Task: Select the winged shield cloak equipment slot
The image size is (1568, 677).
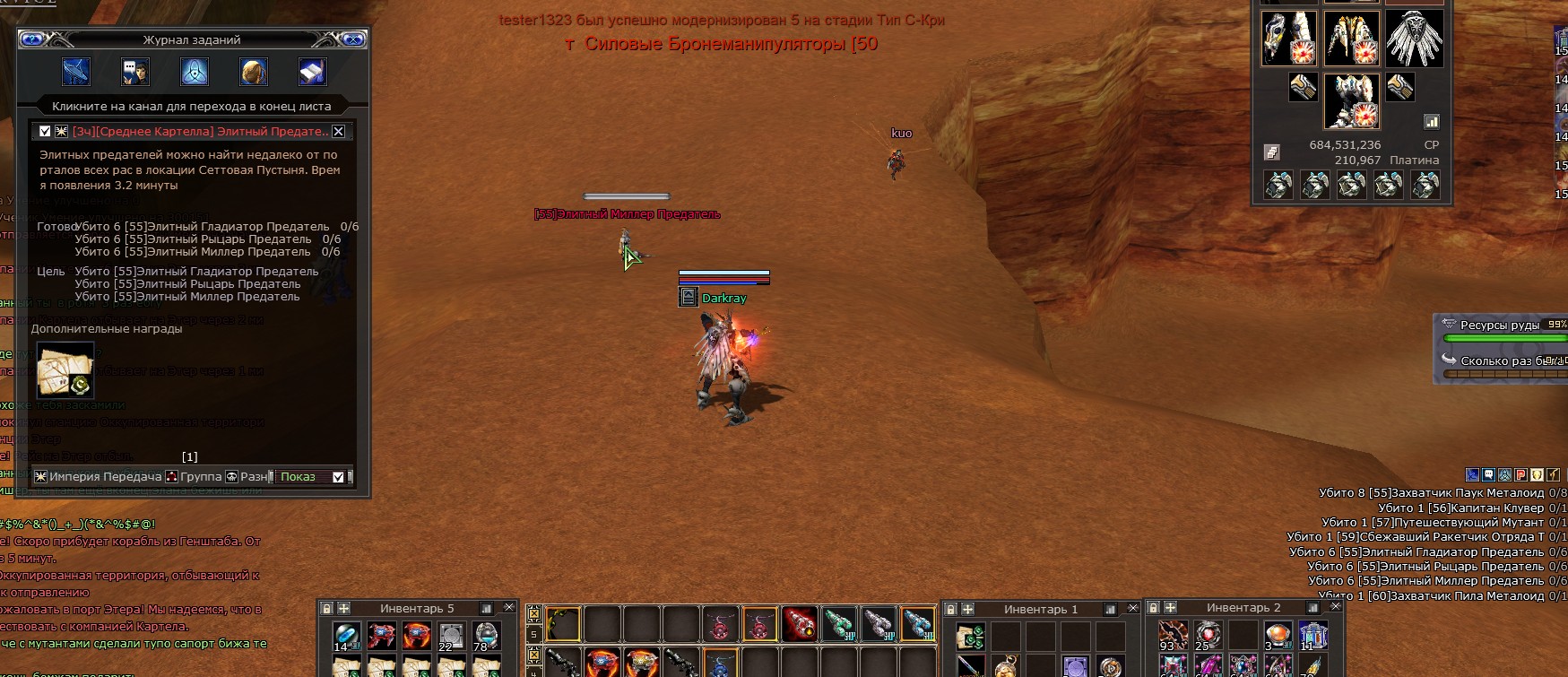Action: point(1414,39)
